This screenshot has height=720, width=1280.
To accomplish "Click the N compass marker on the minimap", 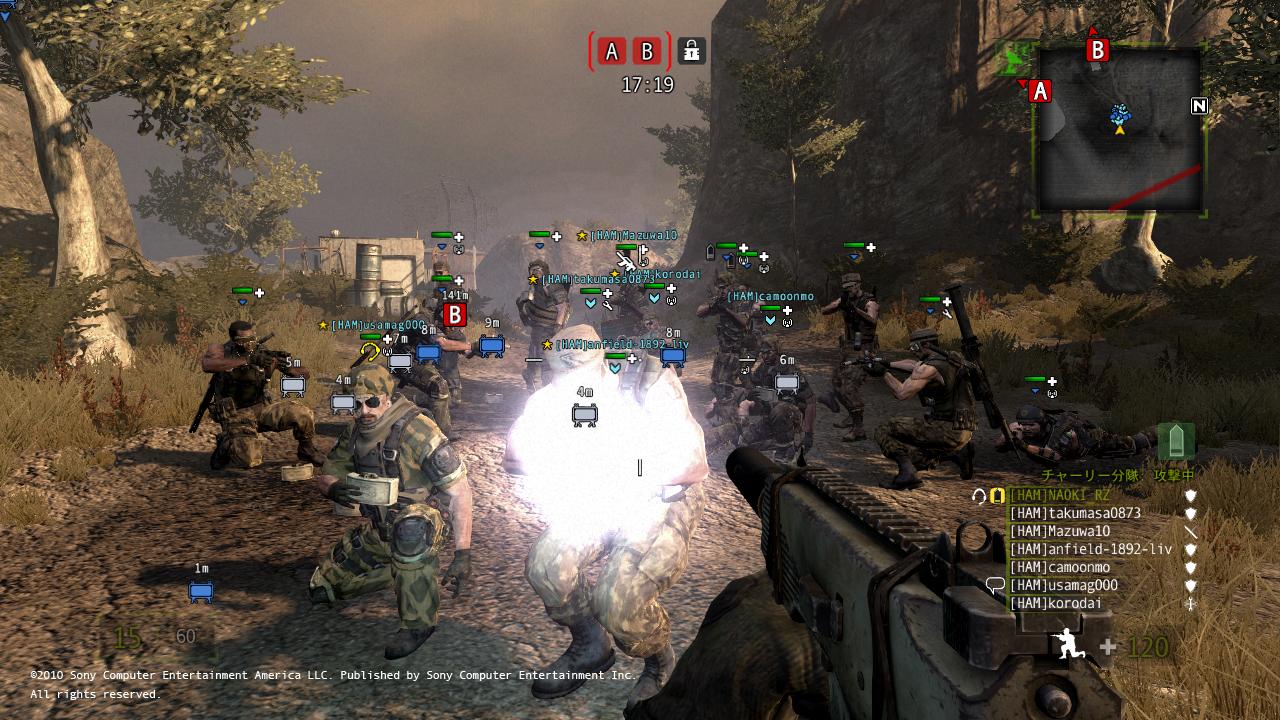I will pos(1199,106).
